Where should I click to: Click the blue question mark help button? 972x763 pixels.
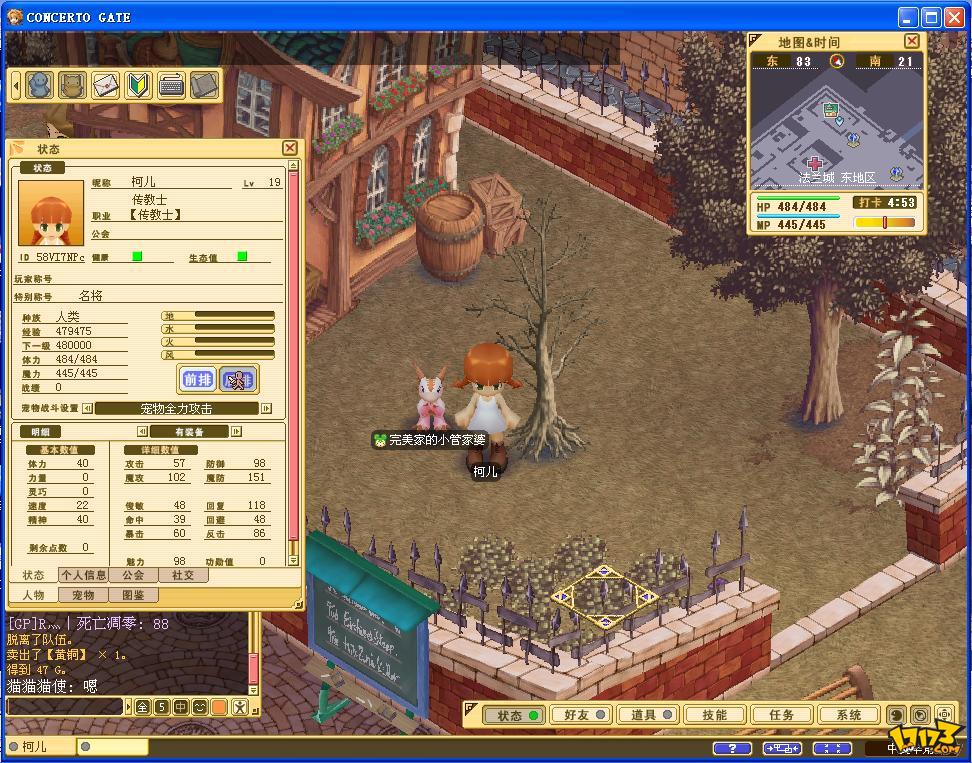(731, 748)
